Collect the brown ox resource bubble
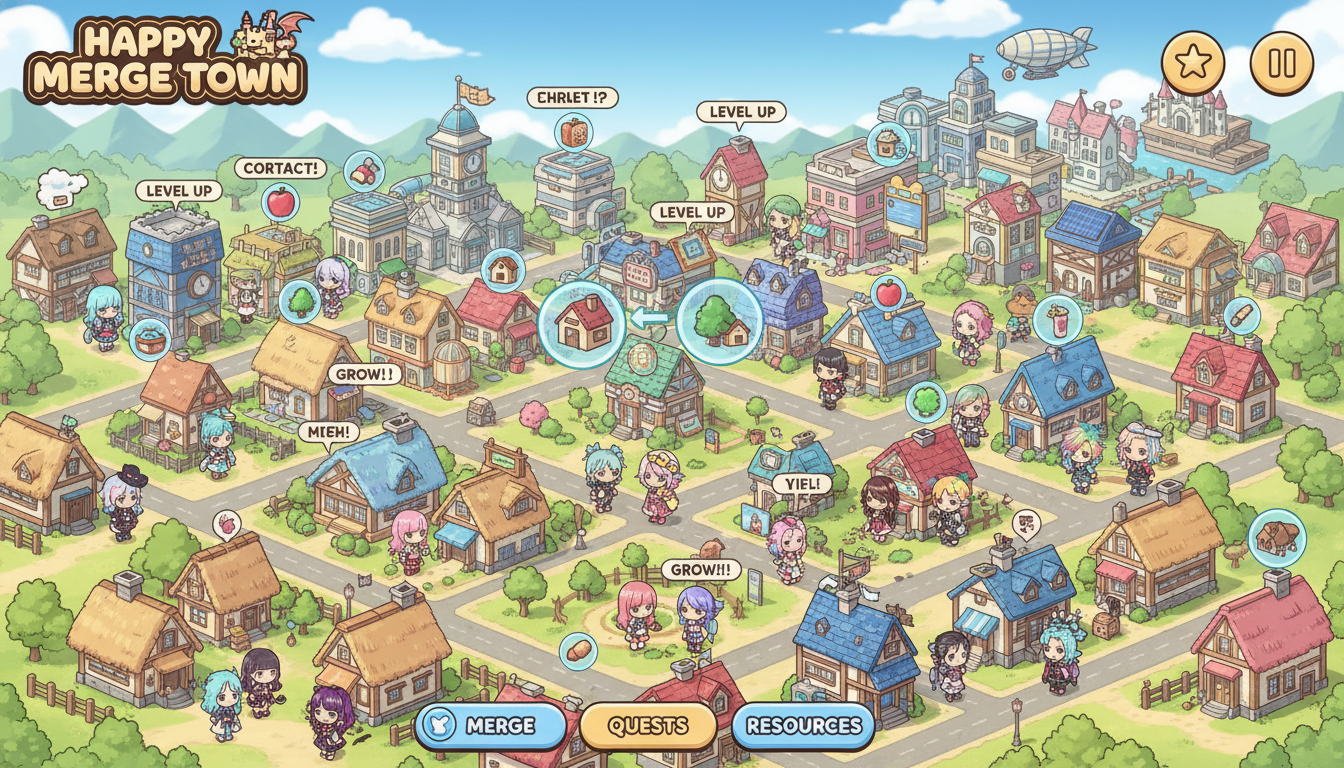 tap(1277, 538)
